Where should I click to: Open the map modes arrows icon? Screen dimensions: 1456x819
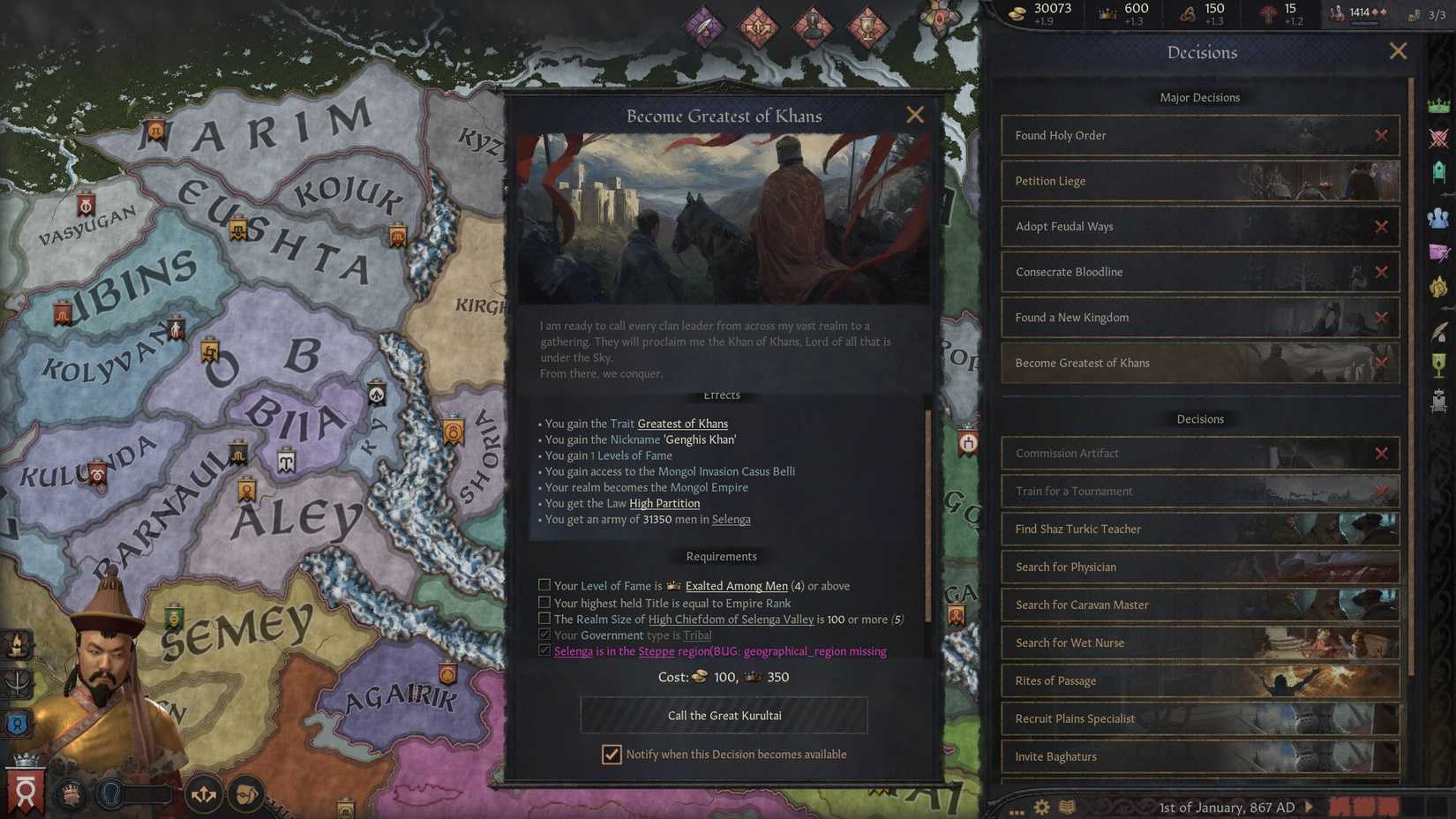pyautogui.click(x=204, y=794)
